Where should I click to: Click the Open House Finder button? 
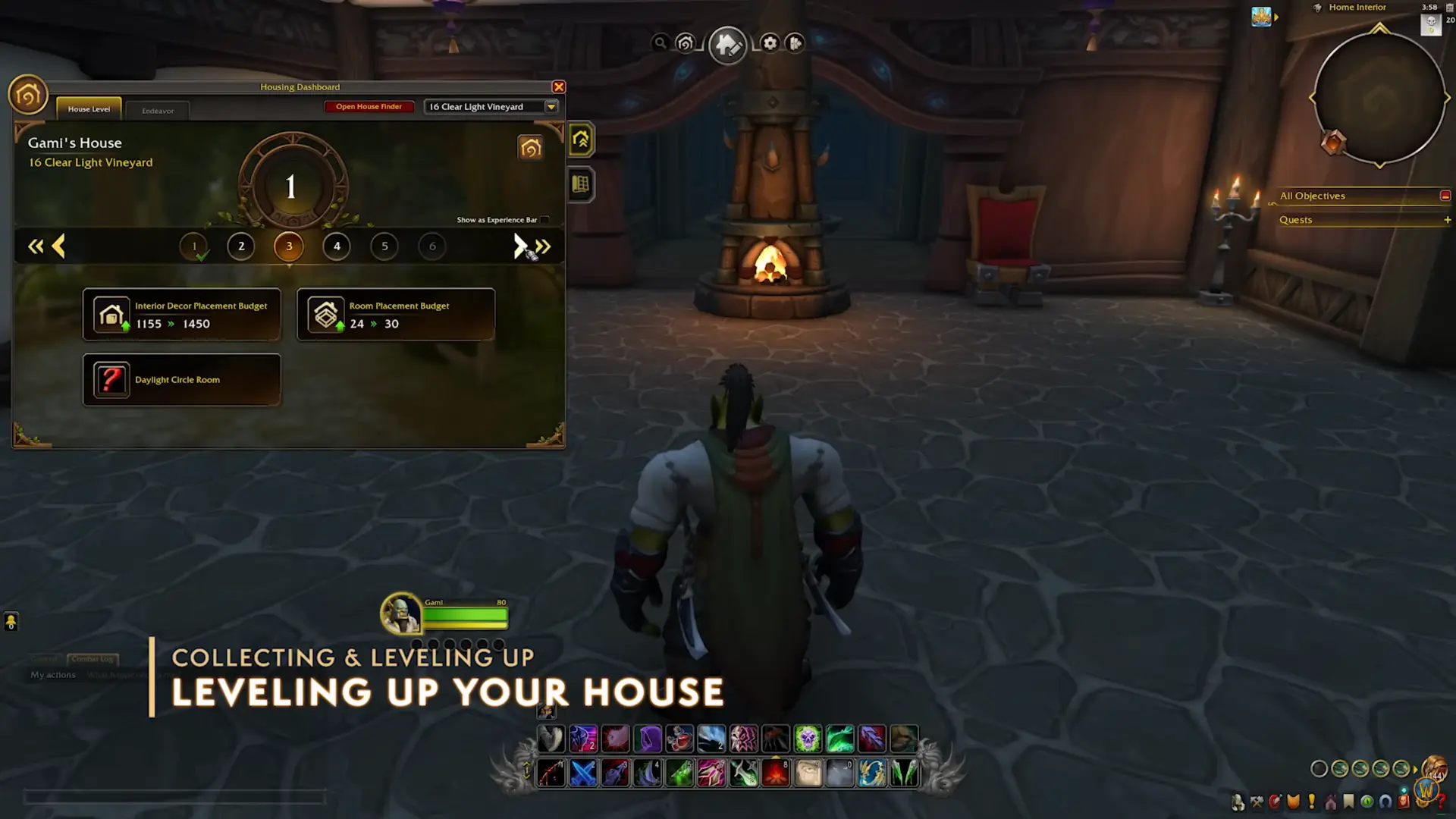(369, 107)
